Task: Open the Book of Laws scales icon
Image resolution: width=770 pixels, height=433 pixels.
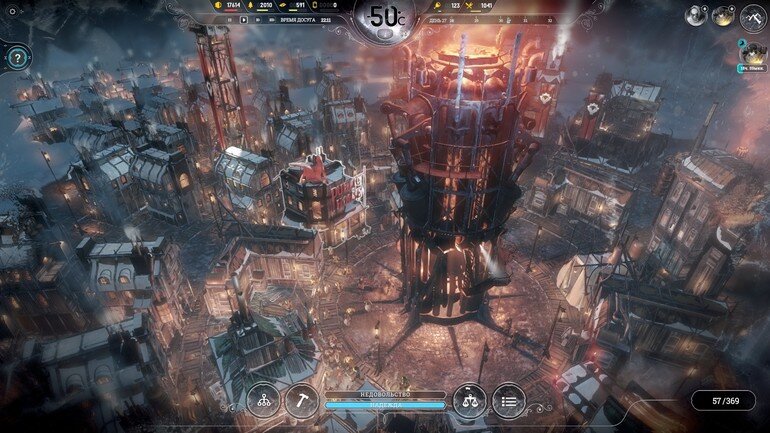Action: coord(469,400)
